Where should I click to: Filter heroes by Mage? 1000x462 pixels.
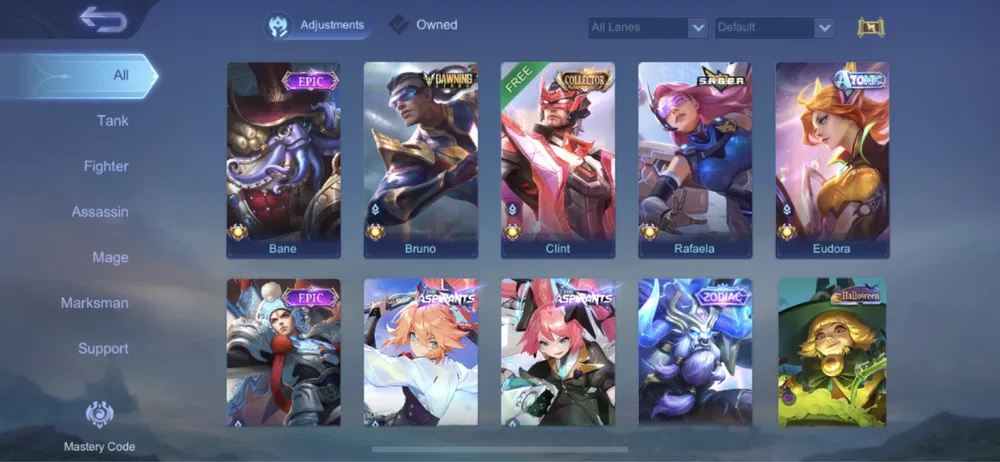pyautogui.click(x=110, y=257)
